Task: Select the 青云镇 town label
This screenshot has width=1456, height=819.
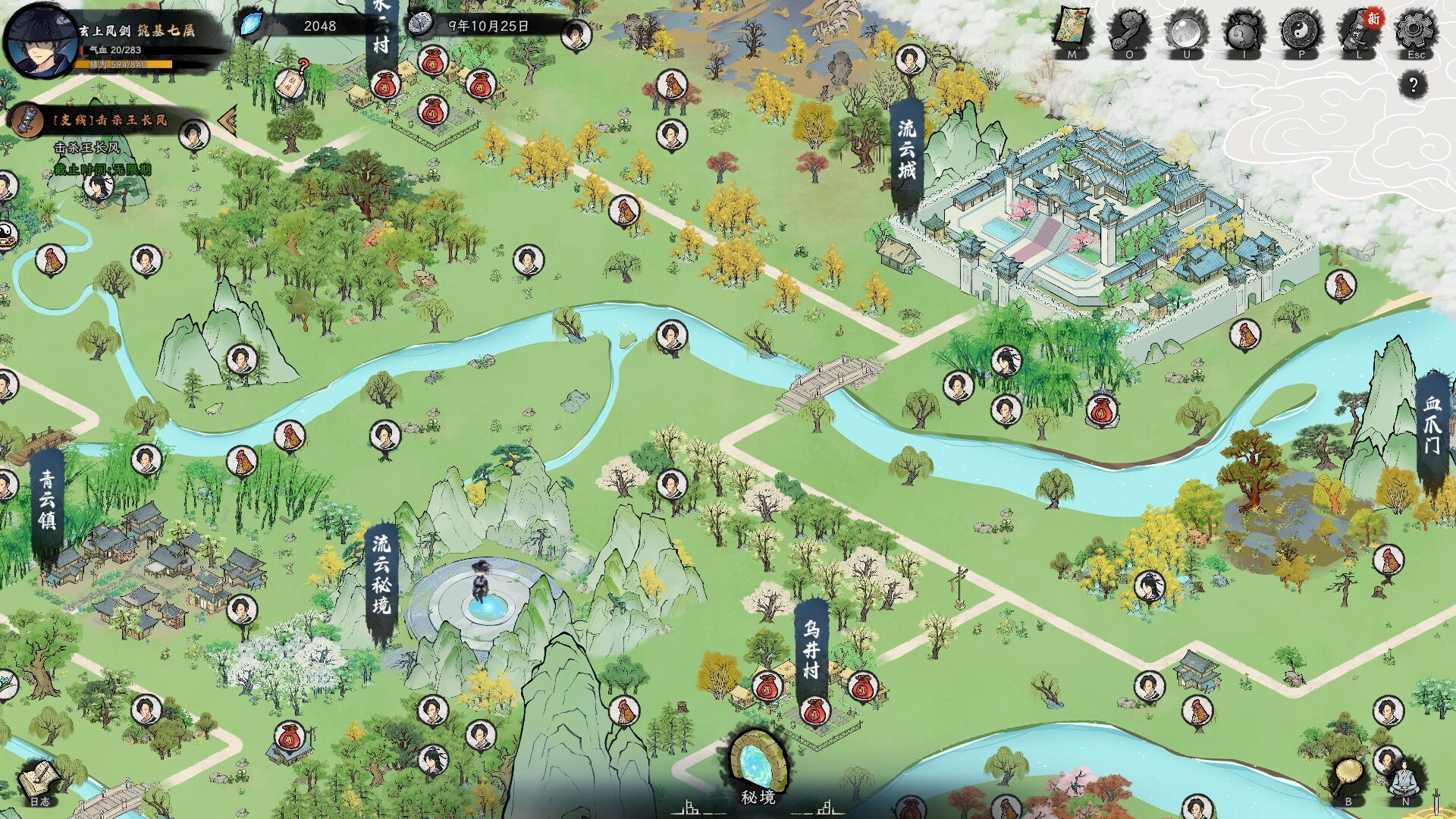Action: click(47, 500)
